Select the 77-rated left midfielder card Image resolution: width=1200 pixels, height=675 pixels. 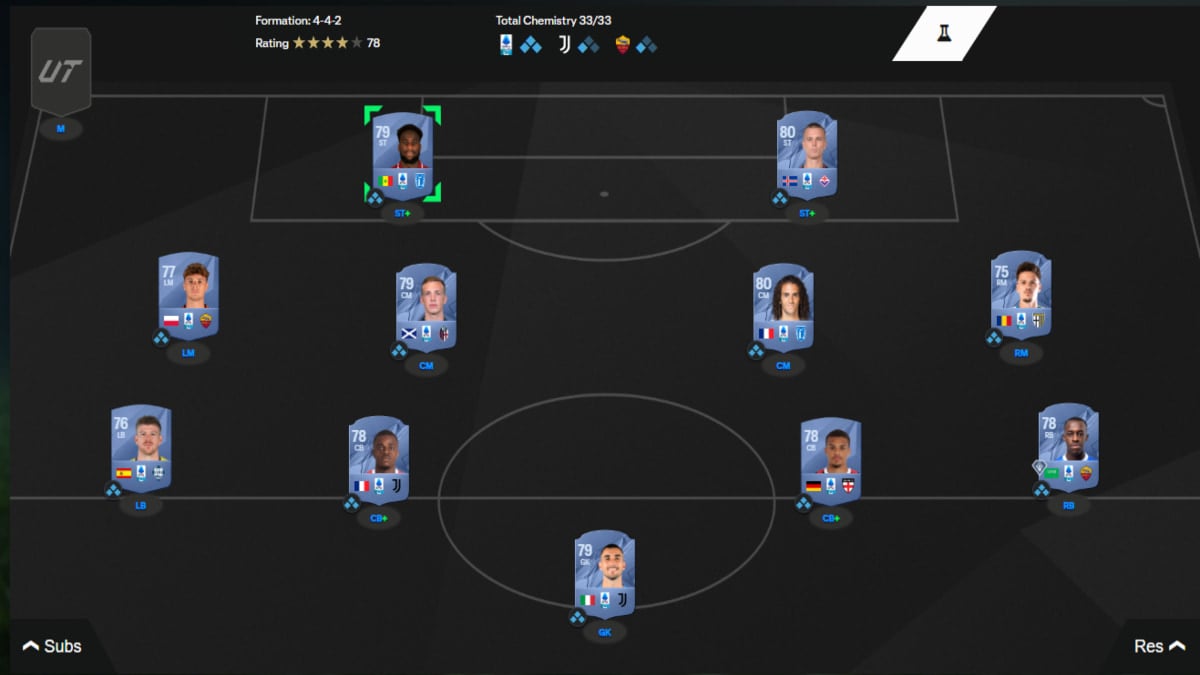point(188,295)
